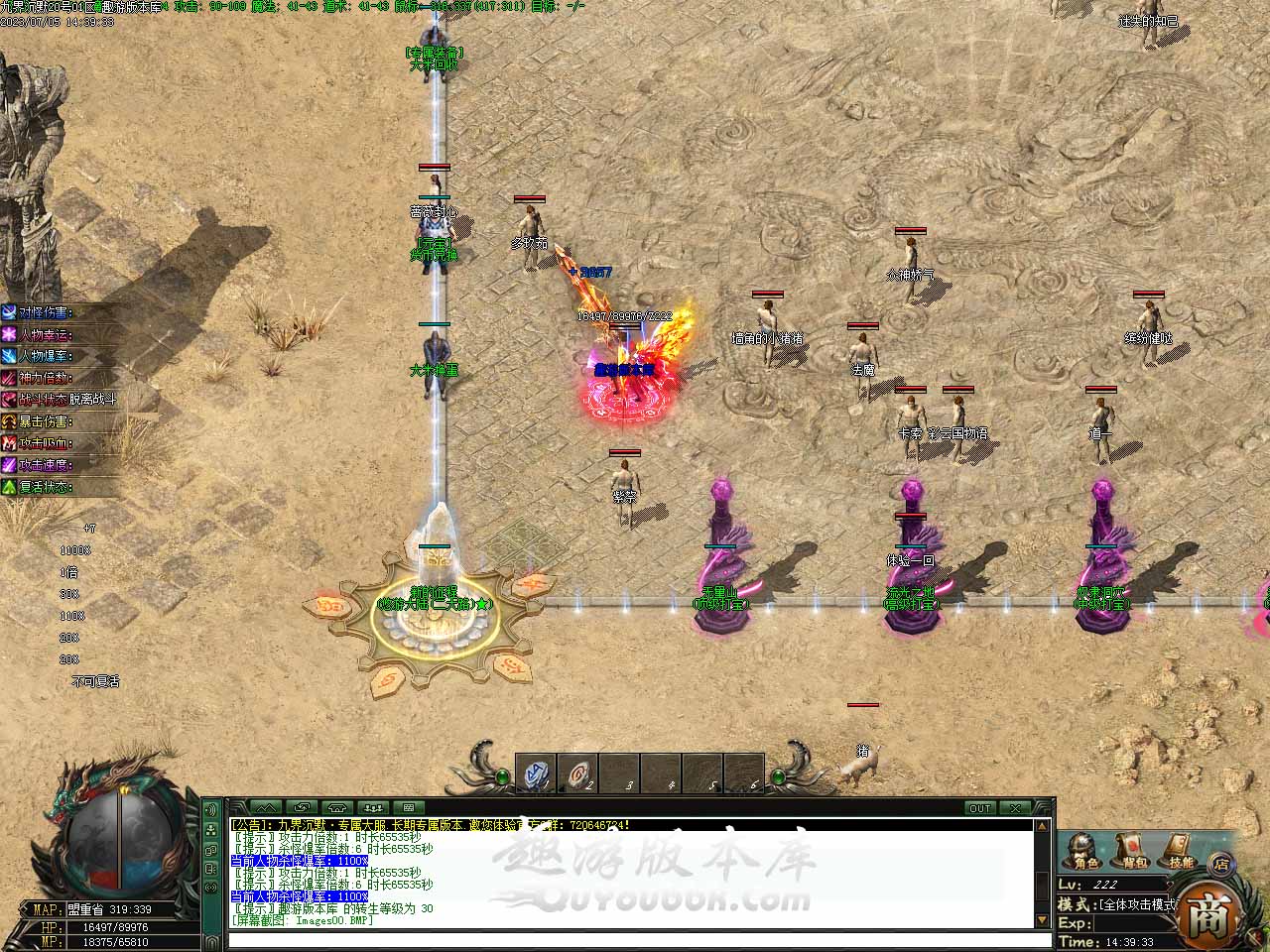
Task: Select hotbar slot 1 blue rune item
Action: tap(537, 774)
